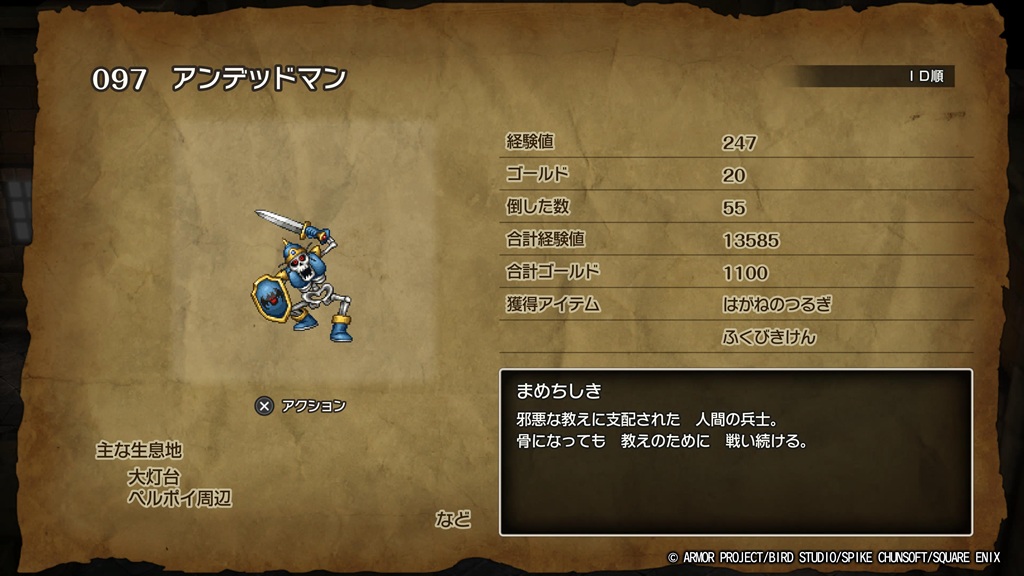1024x576 pixels.
Task: Select the はがねのつるぎ item entry
Action: pyautogui.click(x=776, y=304)
